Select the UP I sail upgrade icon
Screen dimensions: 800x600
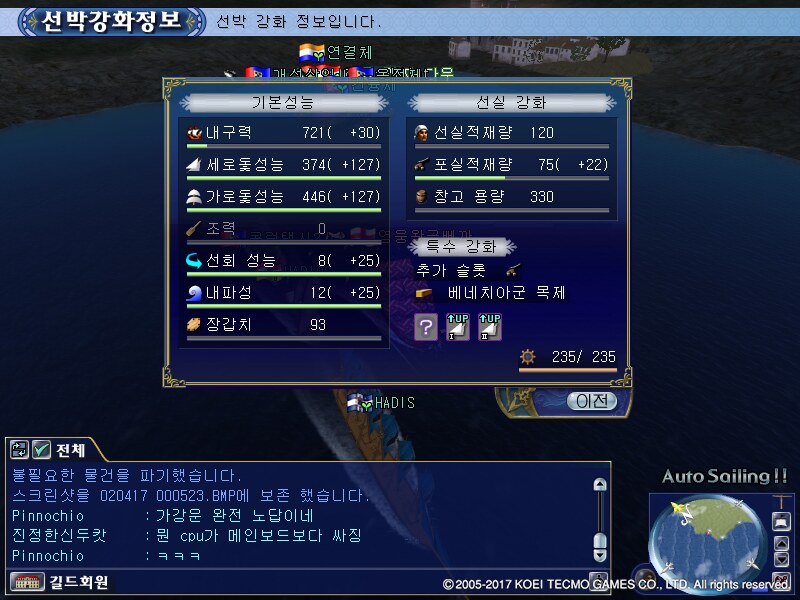(x=458, y=326)
